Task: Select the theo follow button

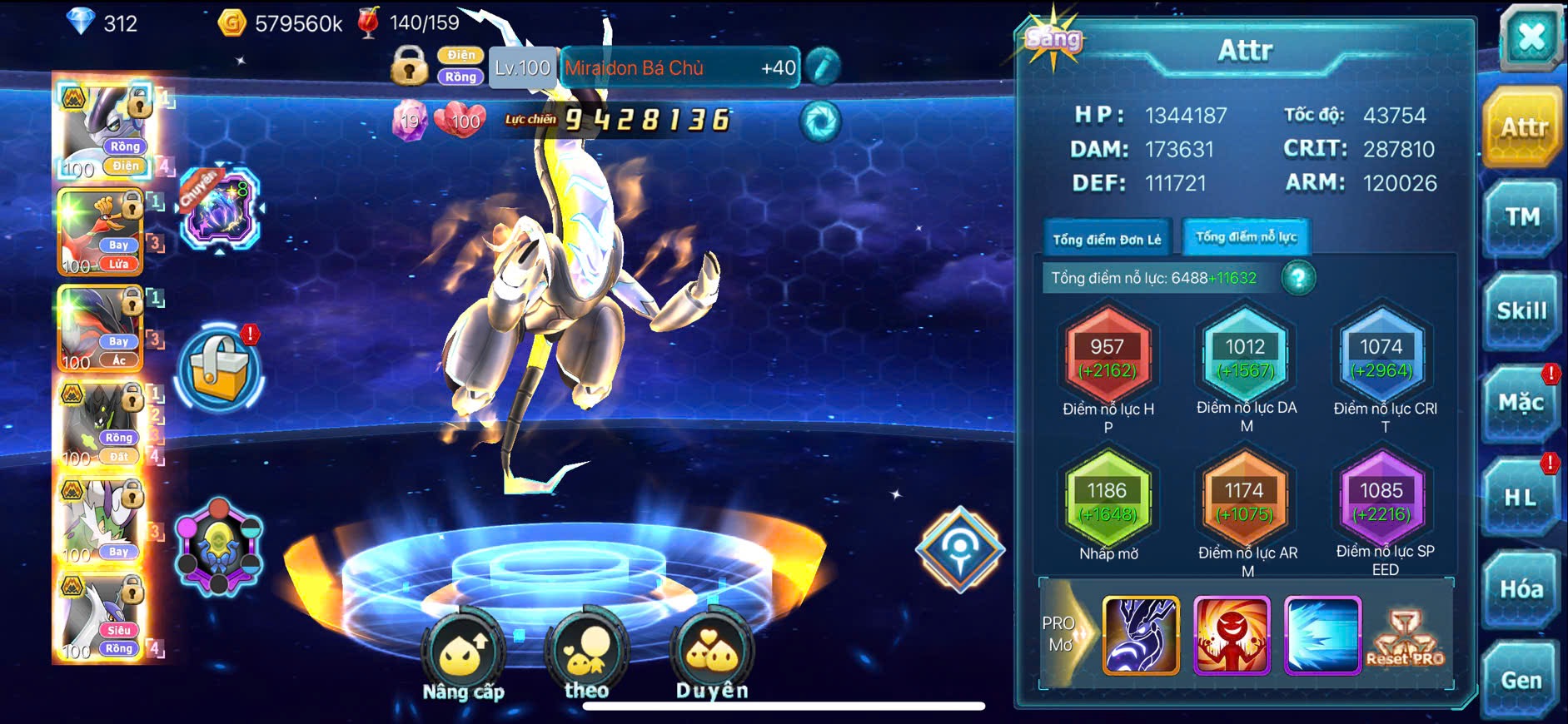Action: pos(586,657)
